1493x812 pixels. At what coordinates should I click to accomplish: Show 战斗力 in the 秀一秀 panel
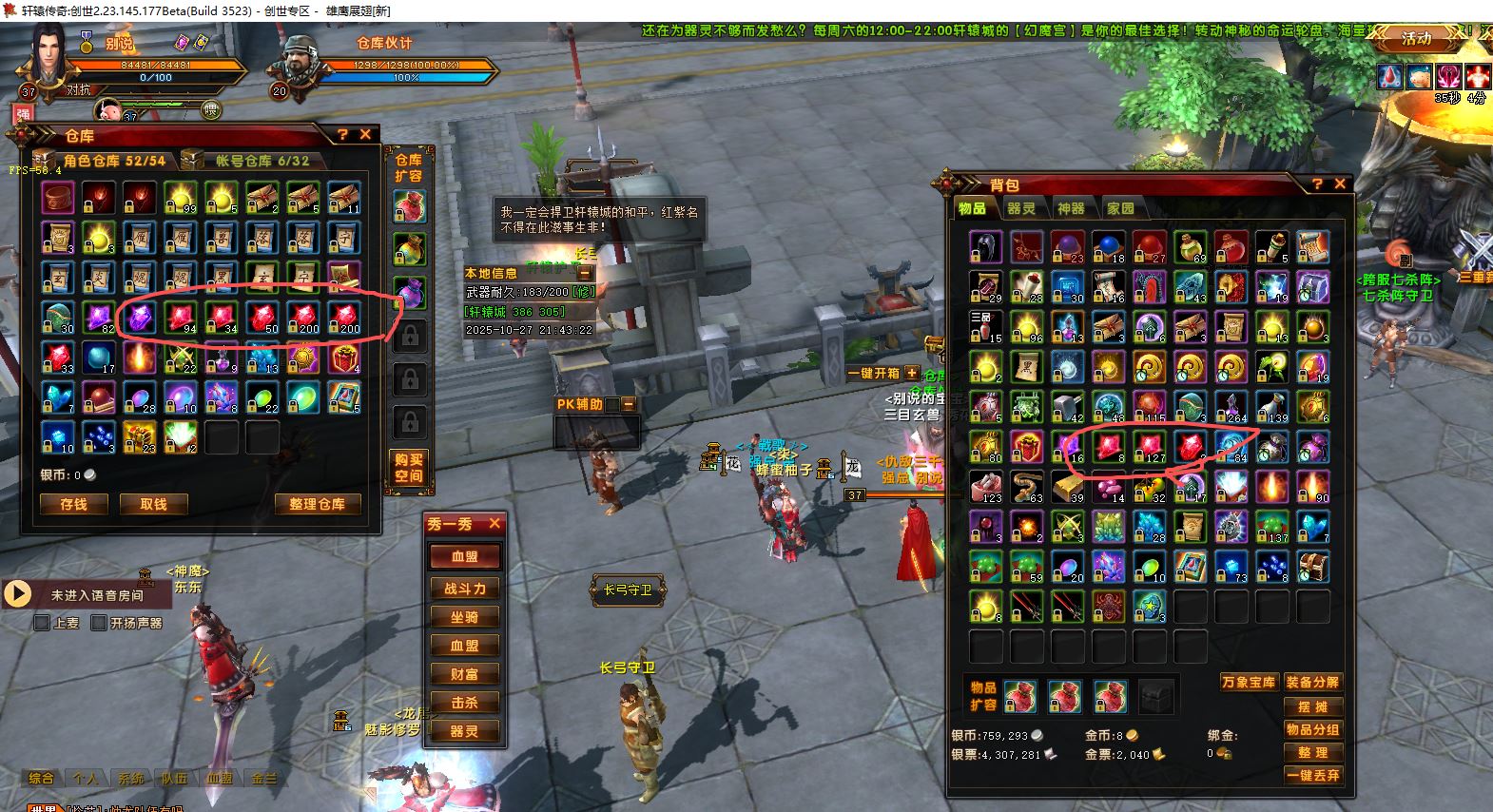(465, 589)
